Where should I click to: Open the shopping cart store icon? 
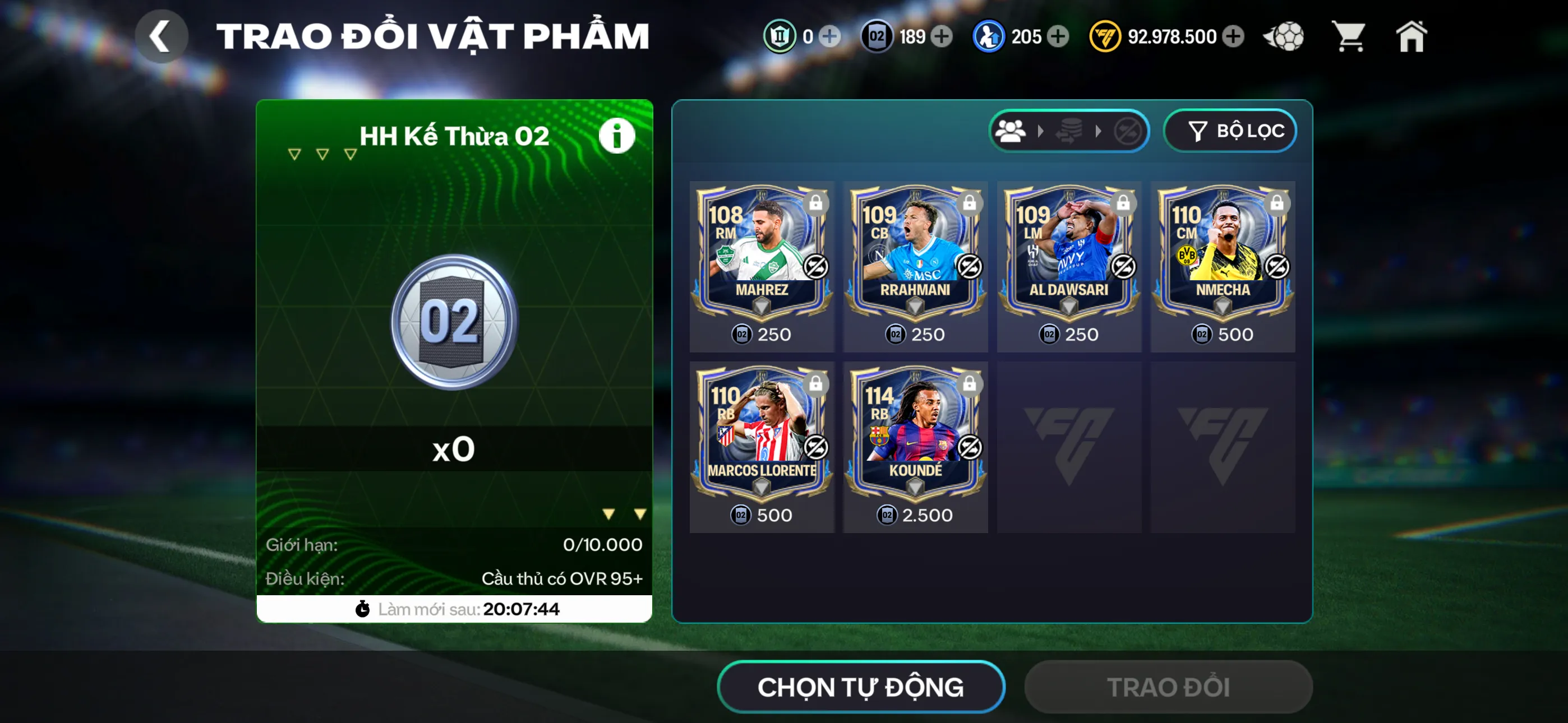point(1349,36)
